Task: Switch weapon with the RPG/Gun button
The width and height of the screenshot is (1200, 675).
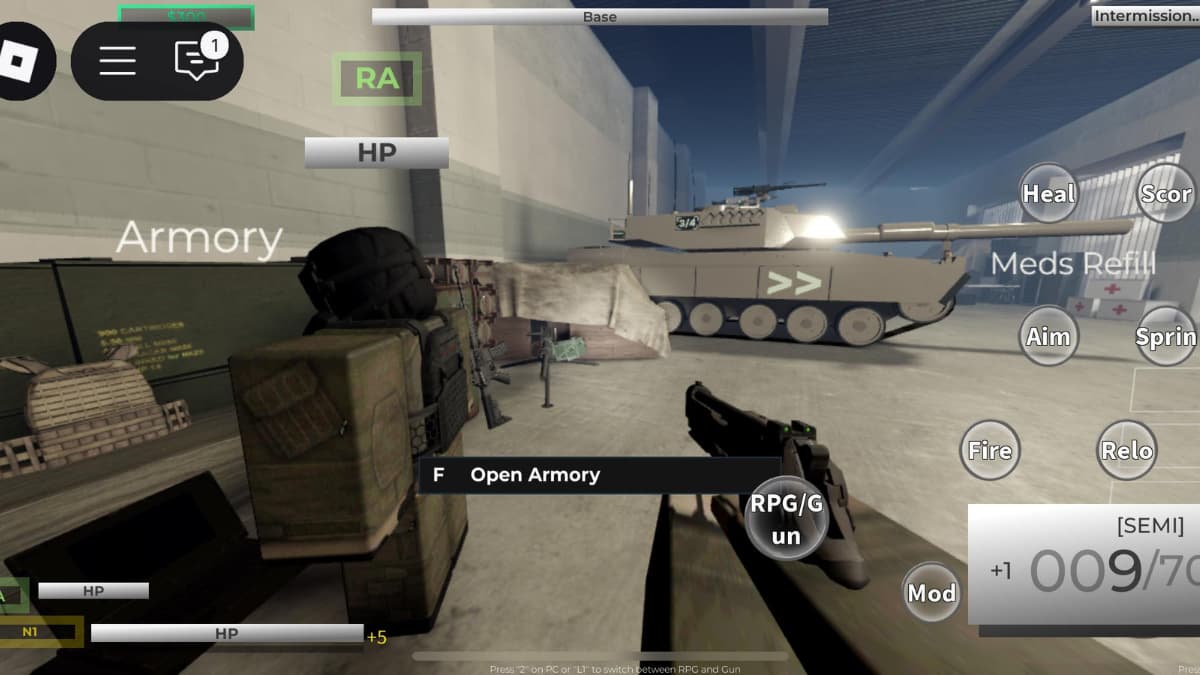Action: [787, 519]
